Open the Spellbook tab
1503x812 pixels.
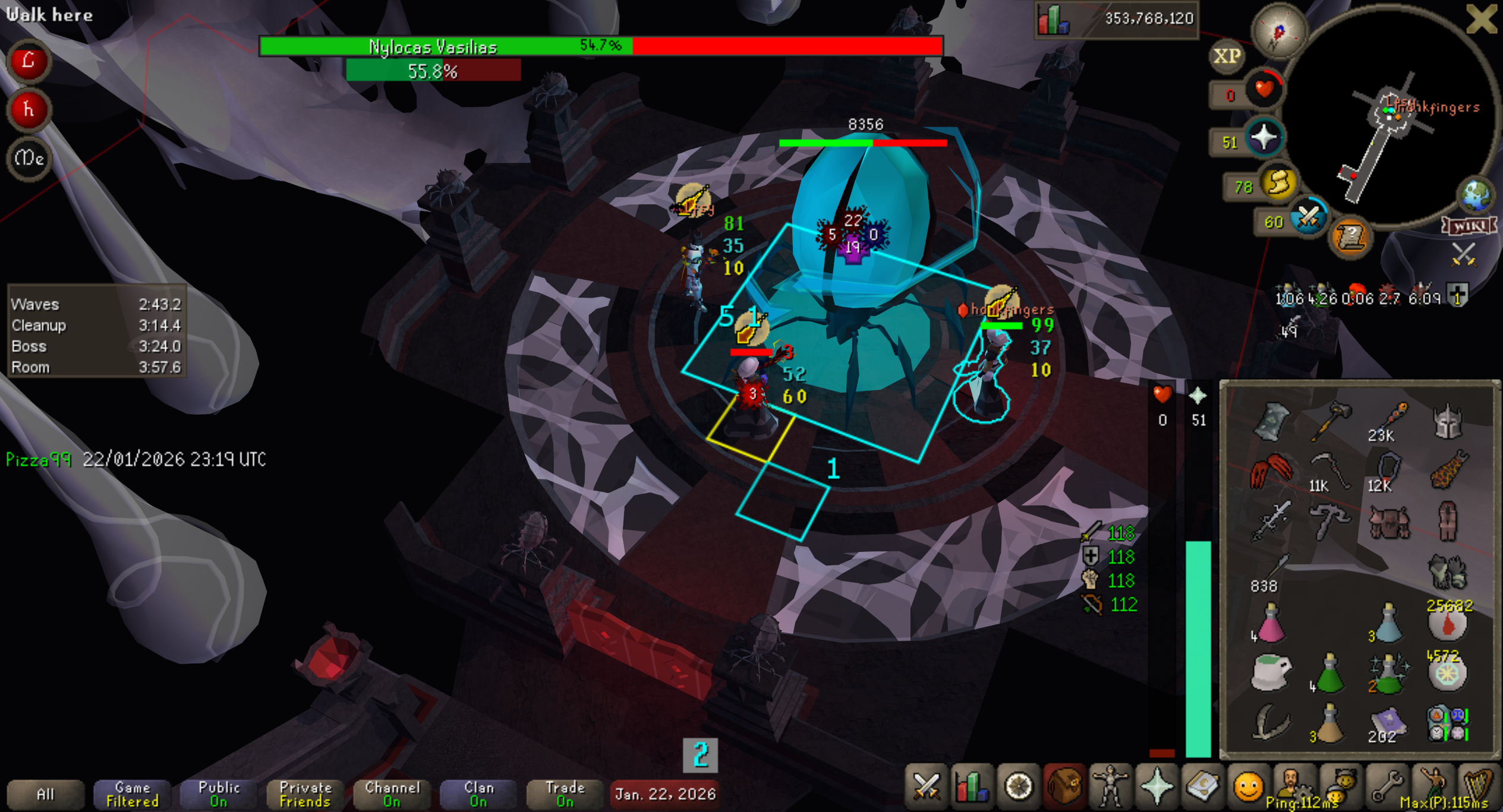[x=1202, y=788]
